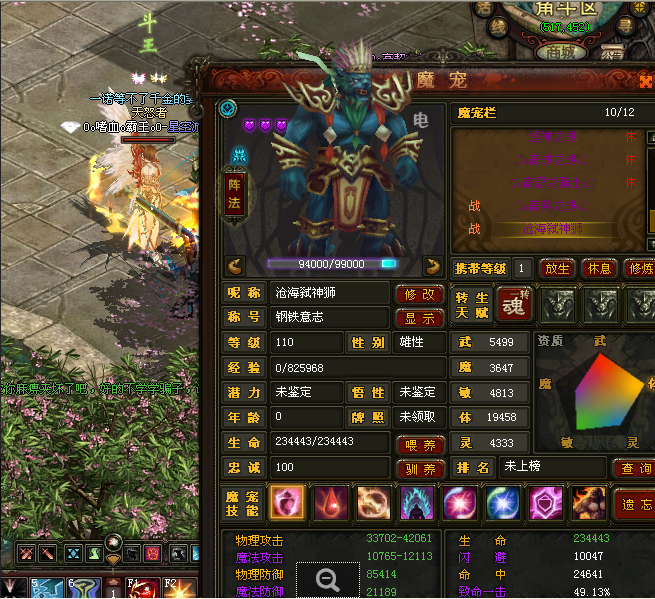Select the orange beast pet skill icon
This screenshot has width=655, height=599.
point(589,503)
